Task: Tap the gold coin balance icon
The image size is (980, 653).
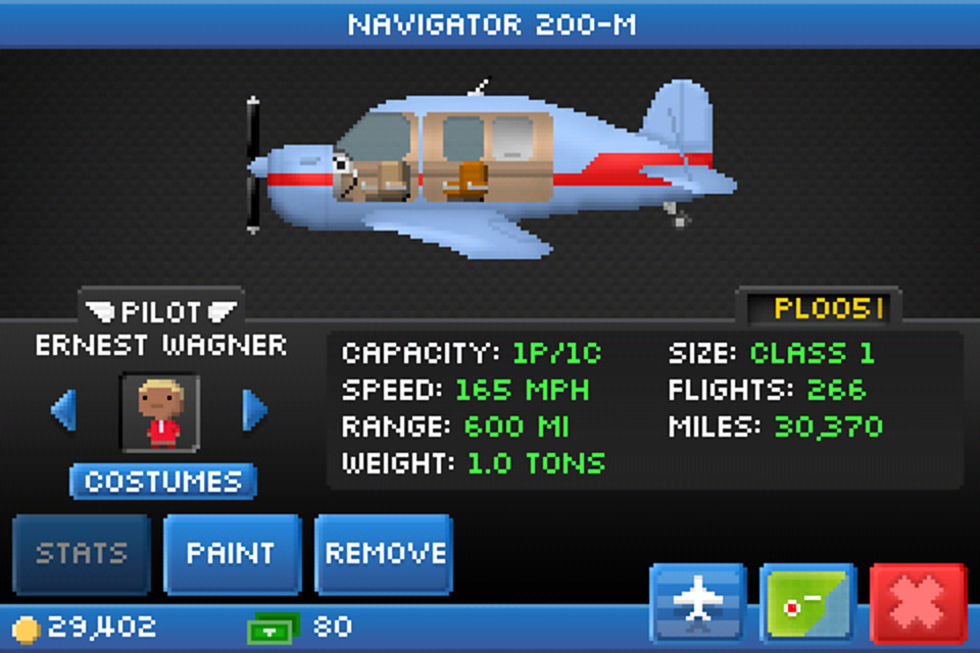Action: point(26,629)
